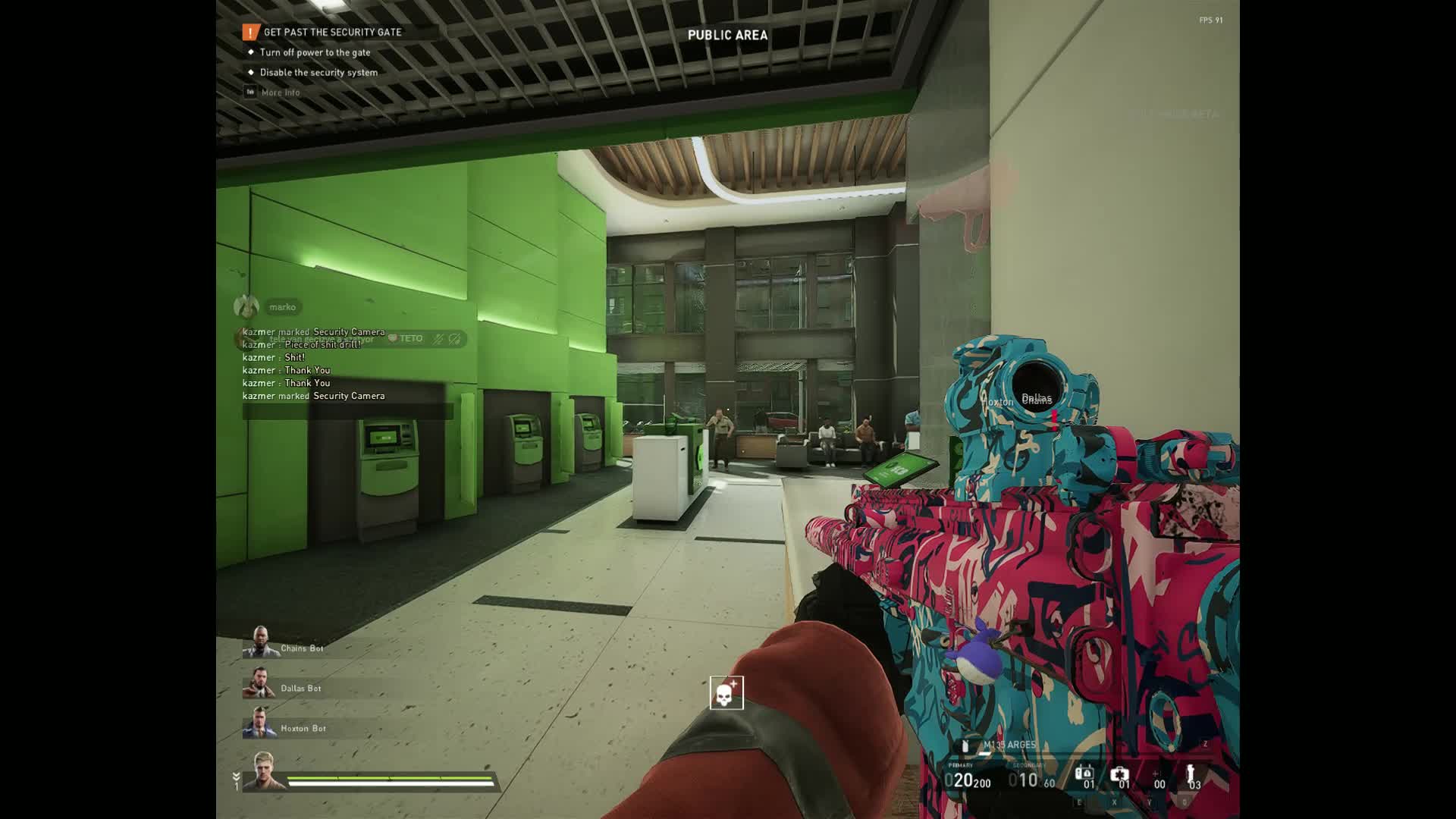Click the marko voice overlay avatar
The height and width of the screenshot is (819, 1456).
pos(246,306)
